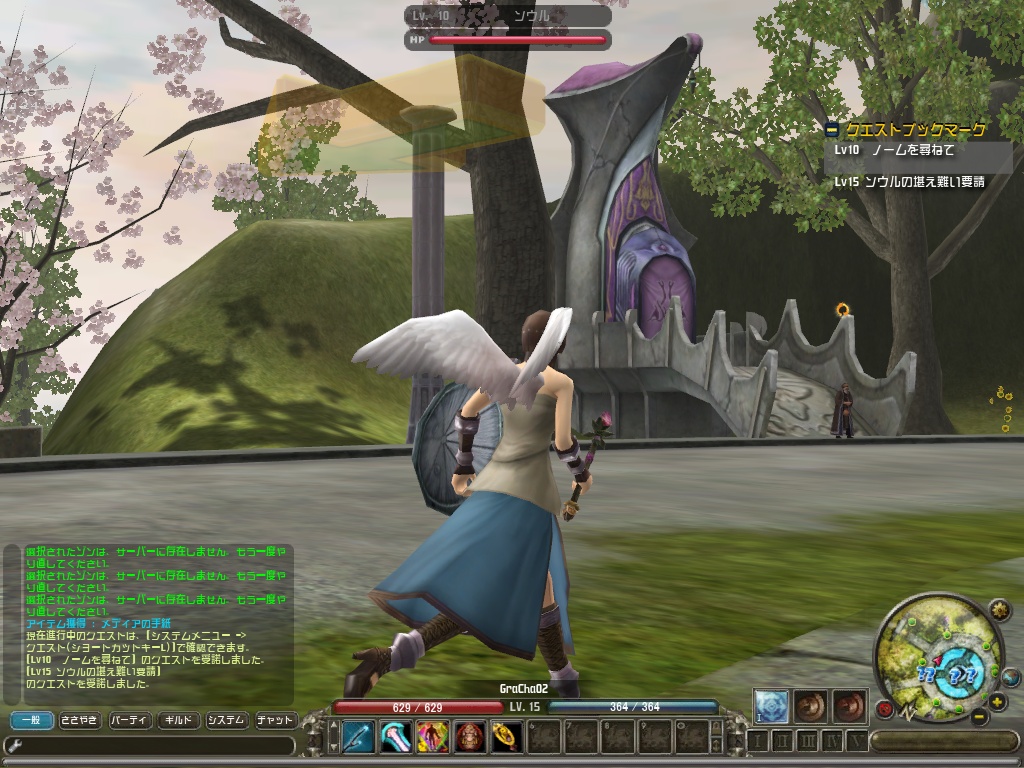
Task: Collapse the quest bookmark tracker with the minus button
Action: coord(831,129)
